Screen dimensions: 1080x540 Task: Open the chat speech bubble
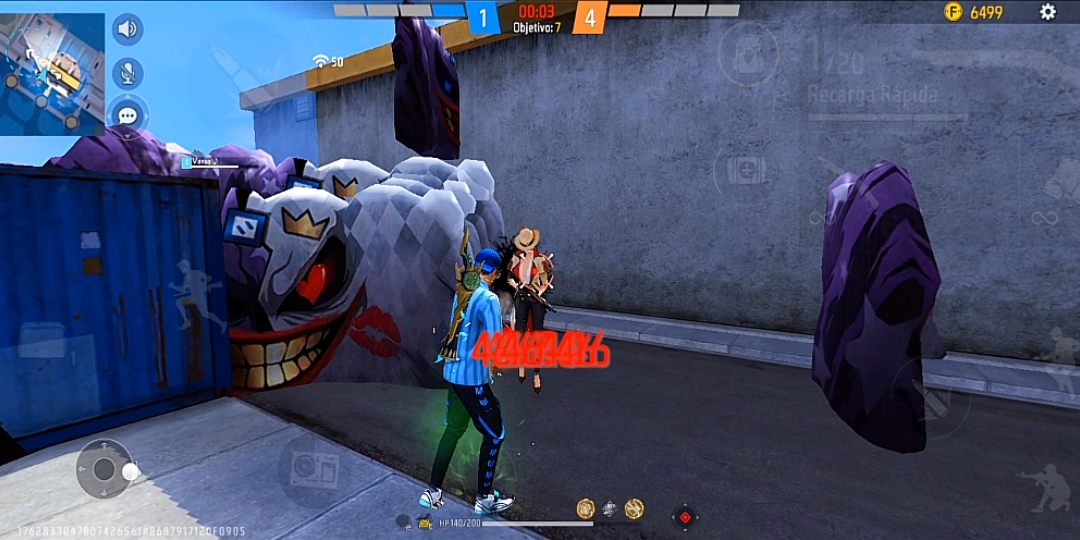click(127, 115)
